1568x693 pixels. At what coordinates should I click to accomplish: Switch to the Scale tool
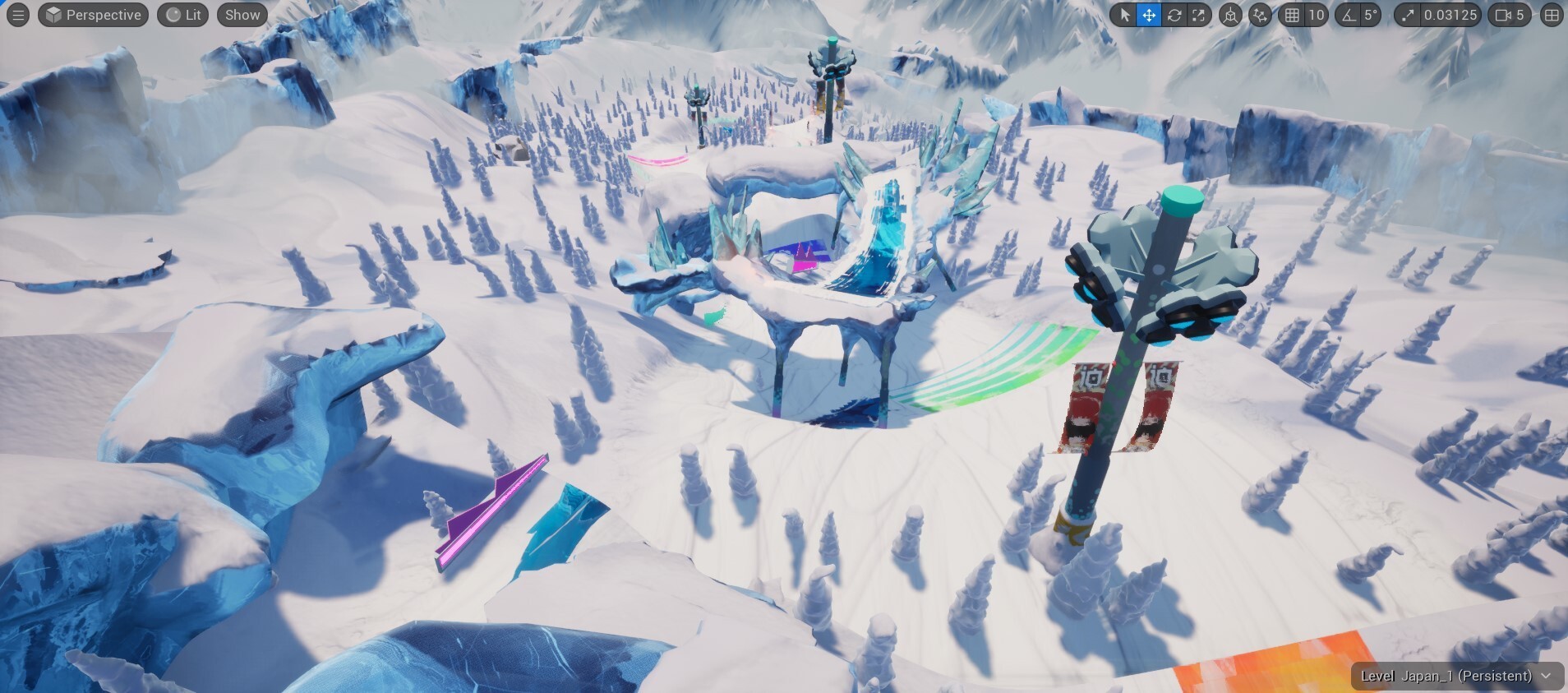pos(1199,15)
